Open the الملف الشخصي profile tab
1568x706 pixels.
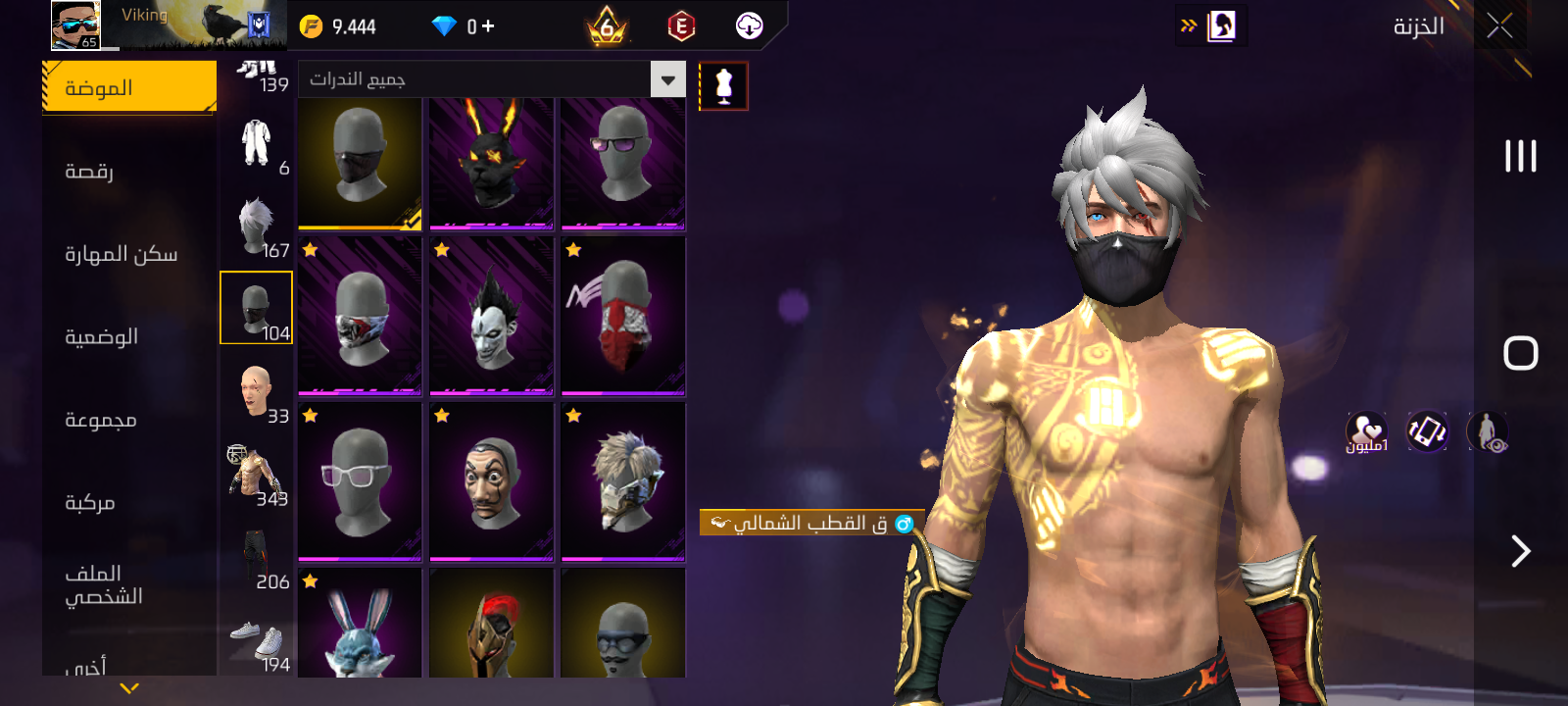103,584
